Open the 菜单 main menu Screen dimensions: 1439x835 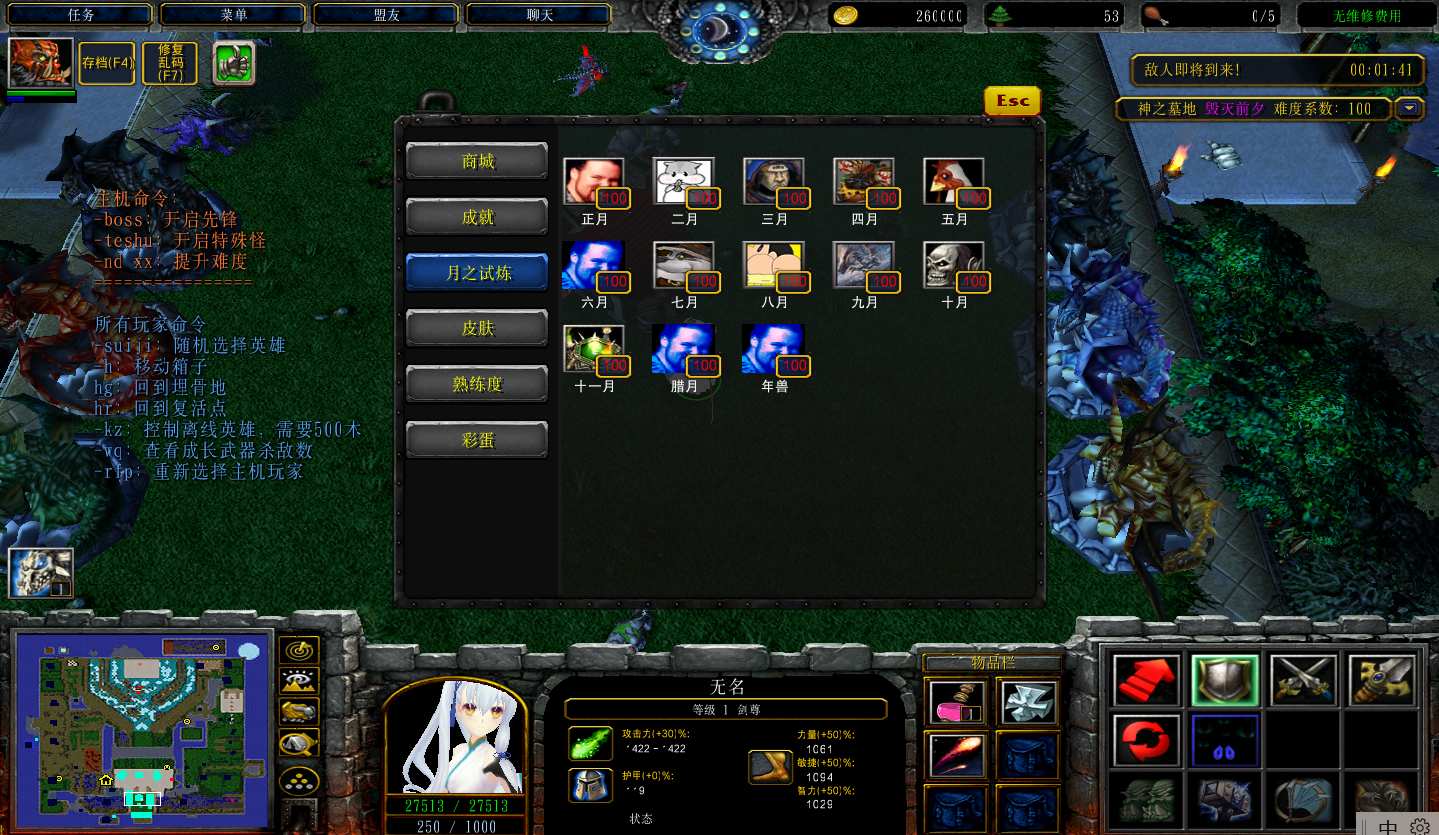(233, 15)
